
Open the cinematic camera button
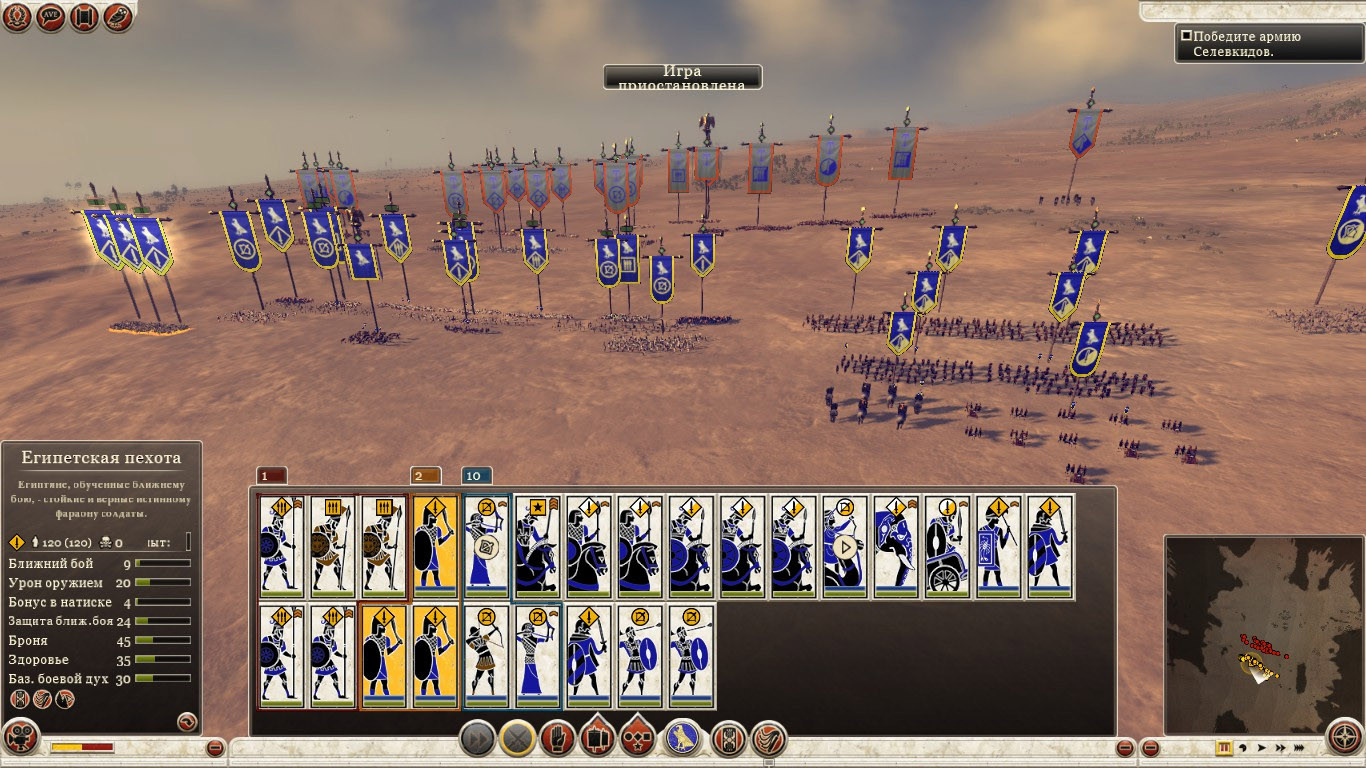(x=20, y=739)
